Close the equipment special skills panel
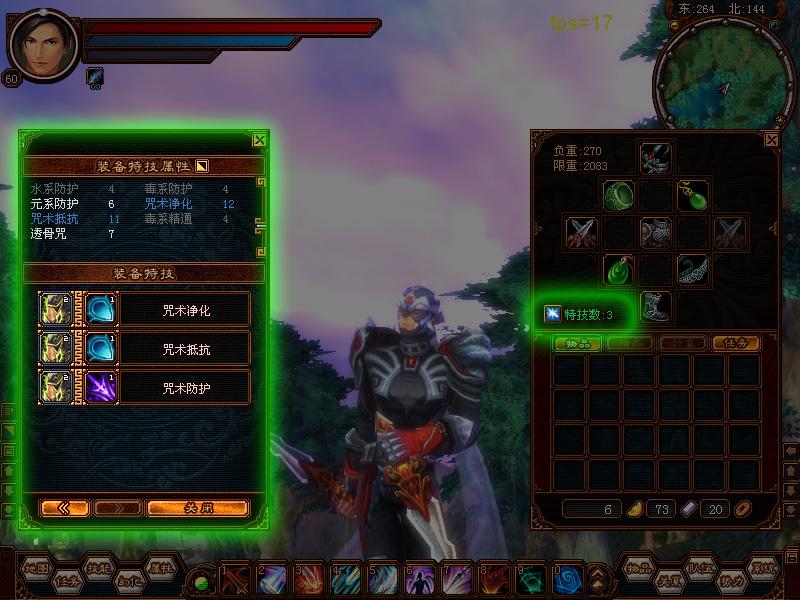This screenshot has width=800, height=600. tap(260, 141)
